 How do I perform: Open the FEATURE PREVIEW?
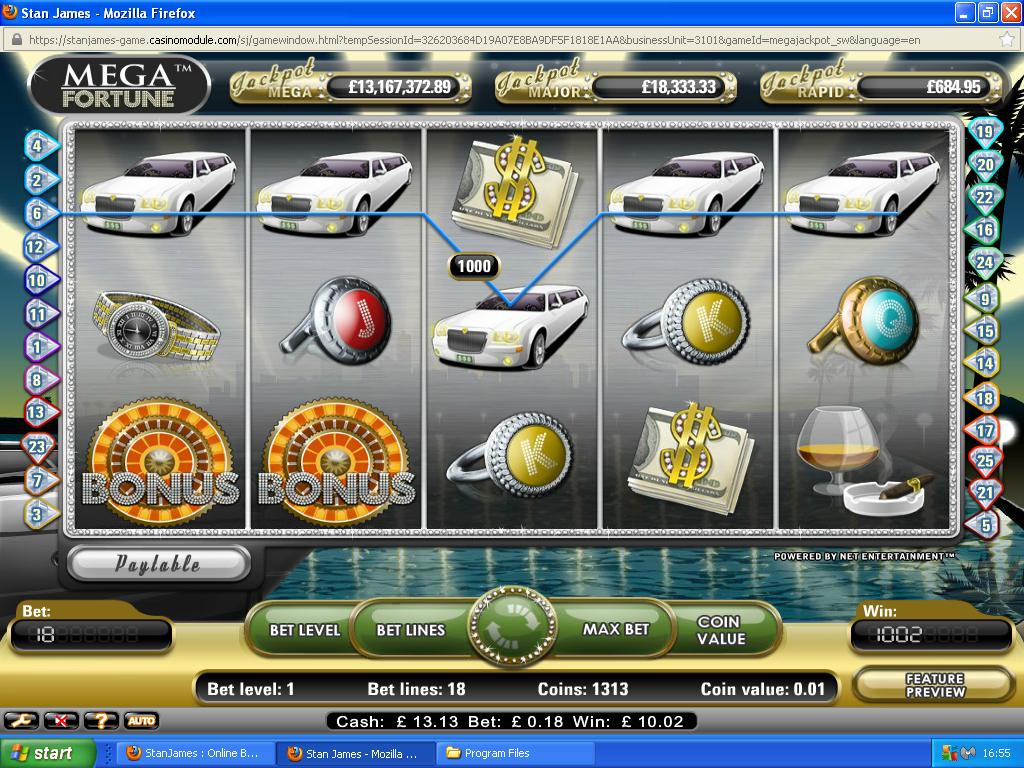click(934, 685)
